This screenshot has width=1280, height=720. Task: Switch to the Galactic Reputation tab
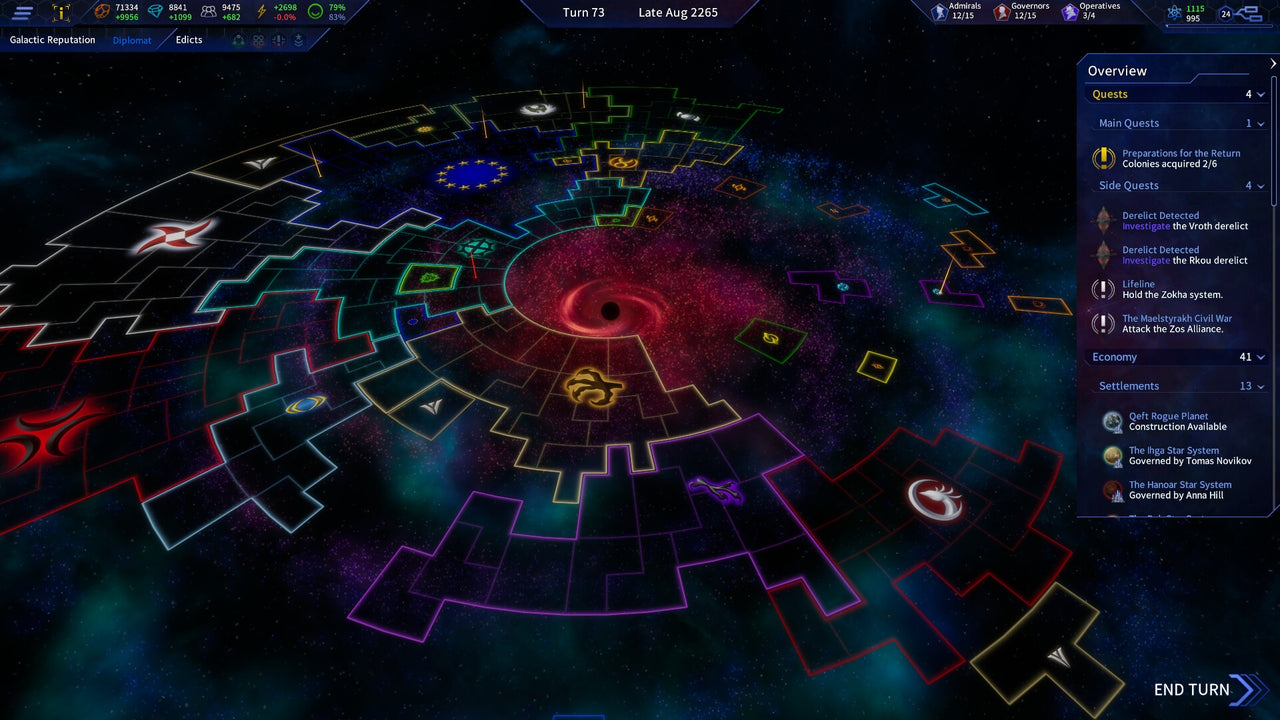(52, 40)
